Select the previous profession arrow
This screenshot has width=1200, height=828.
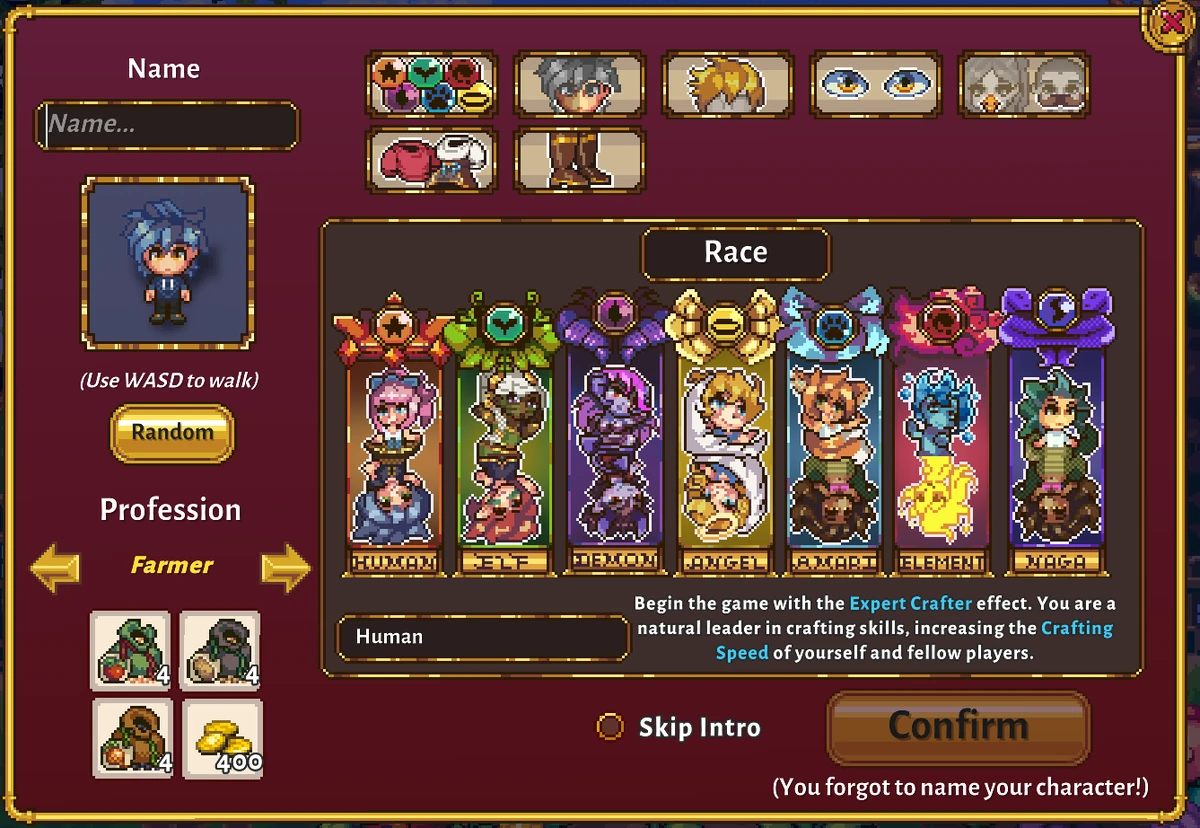point(55,567)
